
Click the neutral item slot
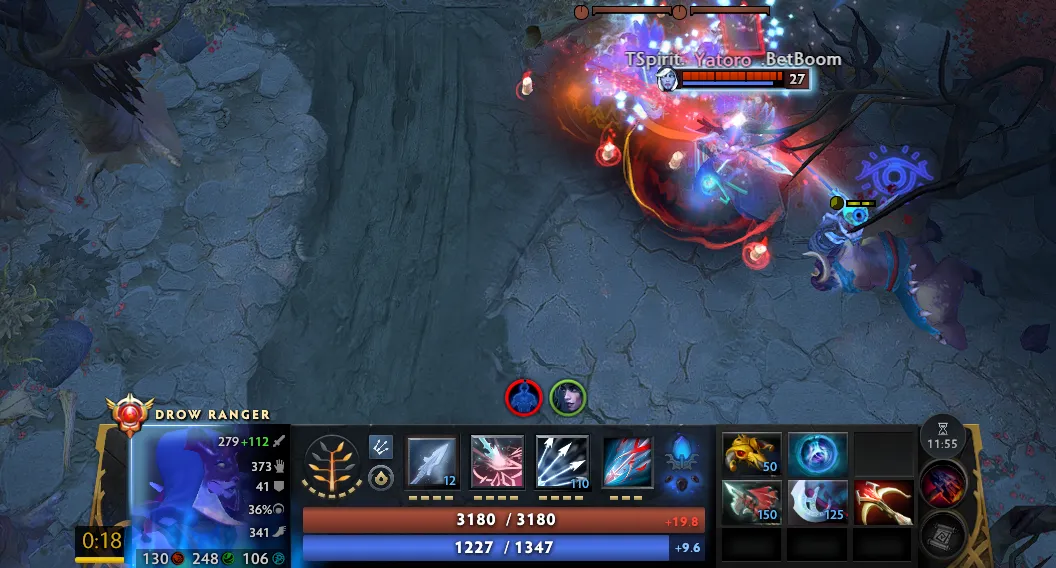click(x=942, y=484)
